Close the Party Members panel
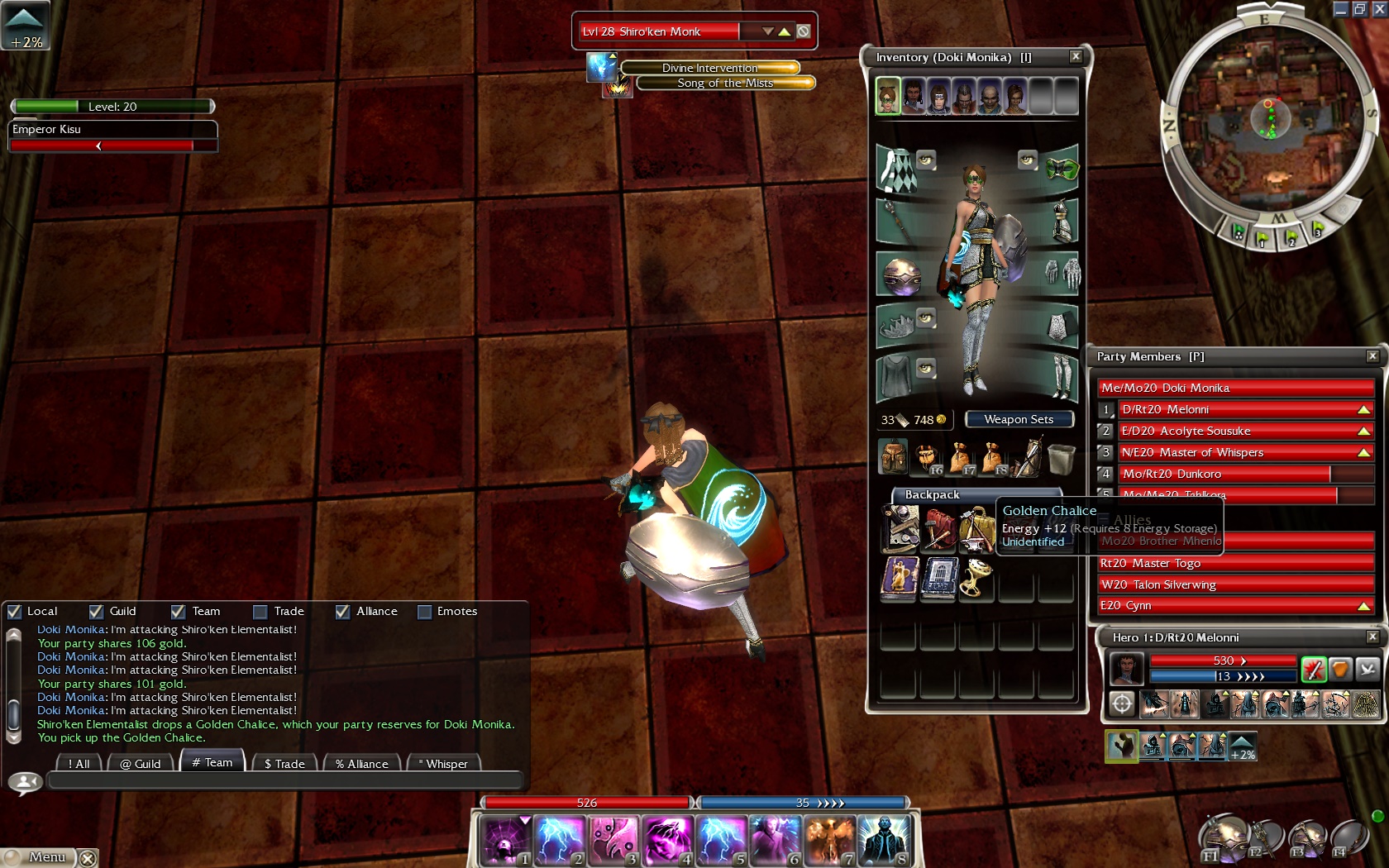The width and height of the screenshot is (1389, 868). tap(1372, 356)
